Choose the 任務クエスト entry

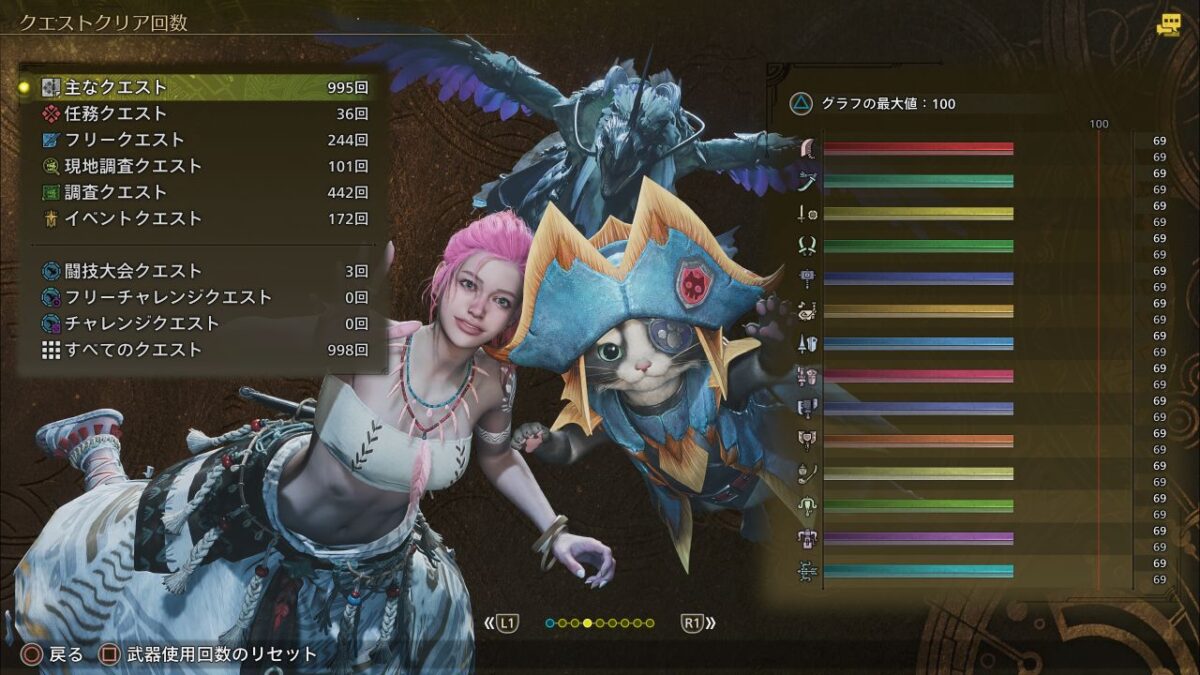pyautogui.click(x=200, y=114)
